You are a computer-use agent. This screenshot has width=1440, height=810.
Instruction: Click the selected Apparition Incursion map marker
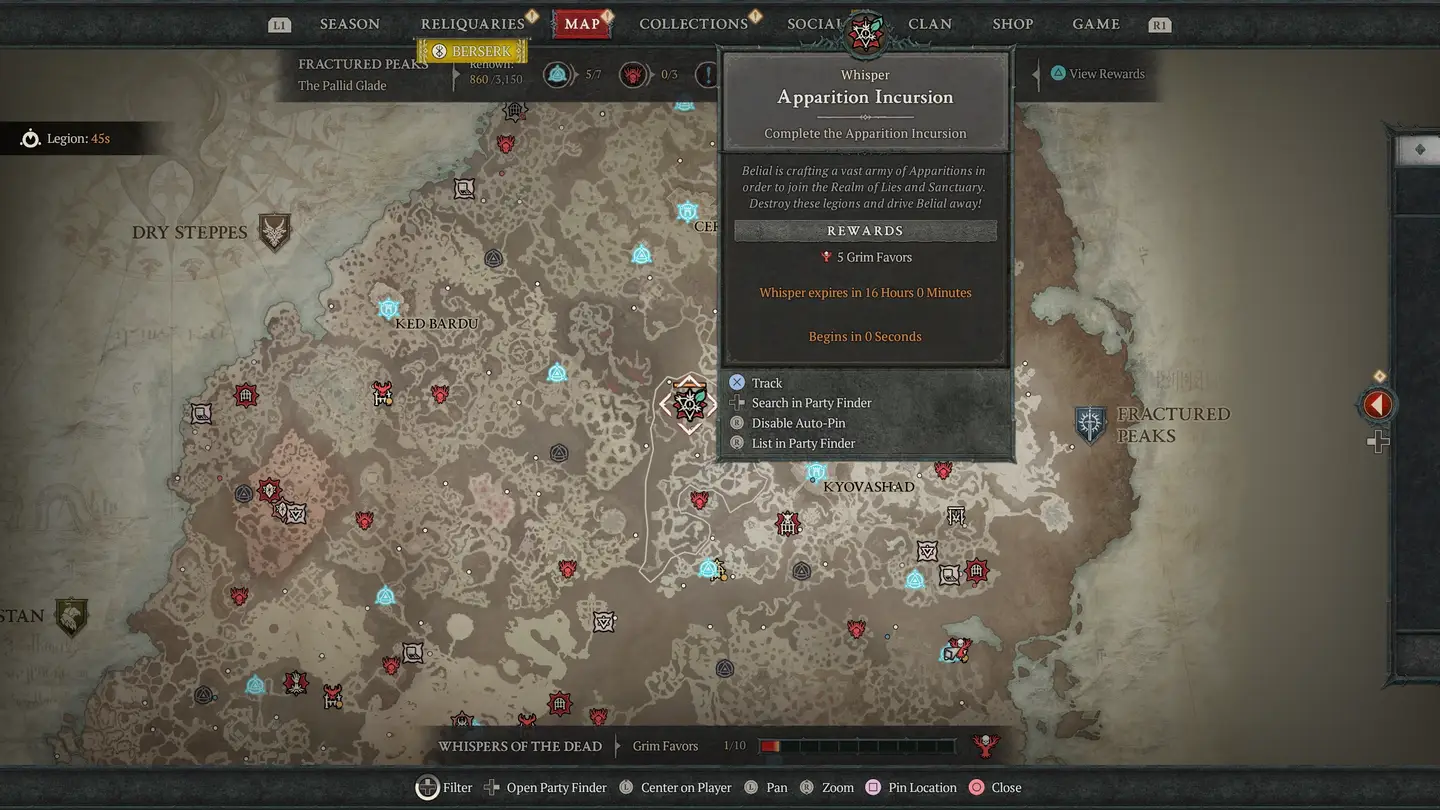688,404
